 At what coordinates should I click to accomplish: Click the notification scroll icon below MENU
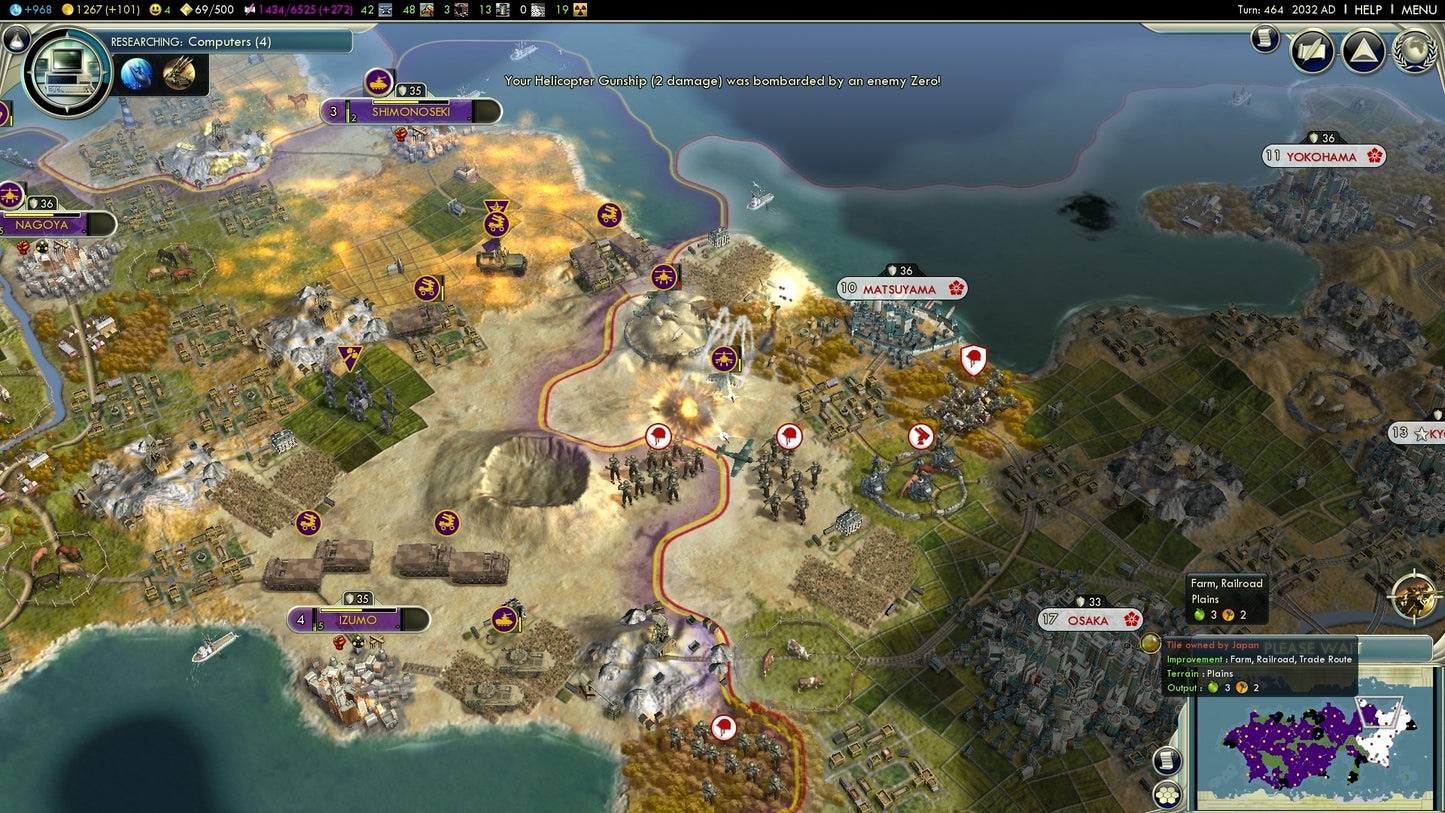(1263, 40)
